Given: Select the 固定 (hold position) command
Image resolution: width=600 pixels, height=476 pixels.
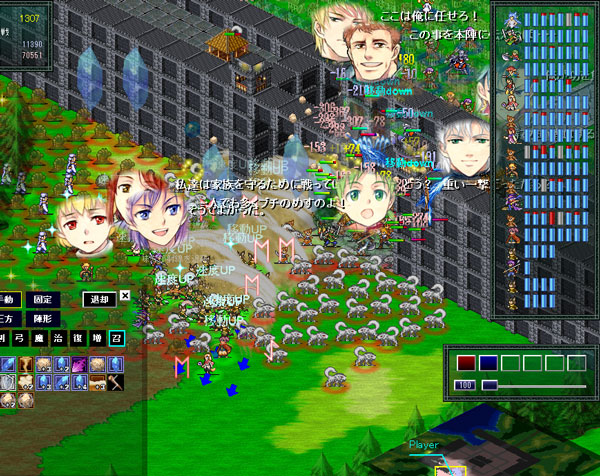Looking at the screenshot, I should [x=44, y=298].
